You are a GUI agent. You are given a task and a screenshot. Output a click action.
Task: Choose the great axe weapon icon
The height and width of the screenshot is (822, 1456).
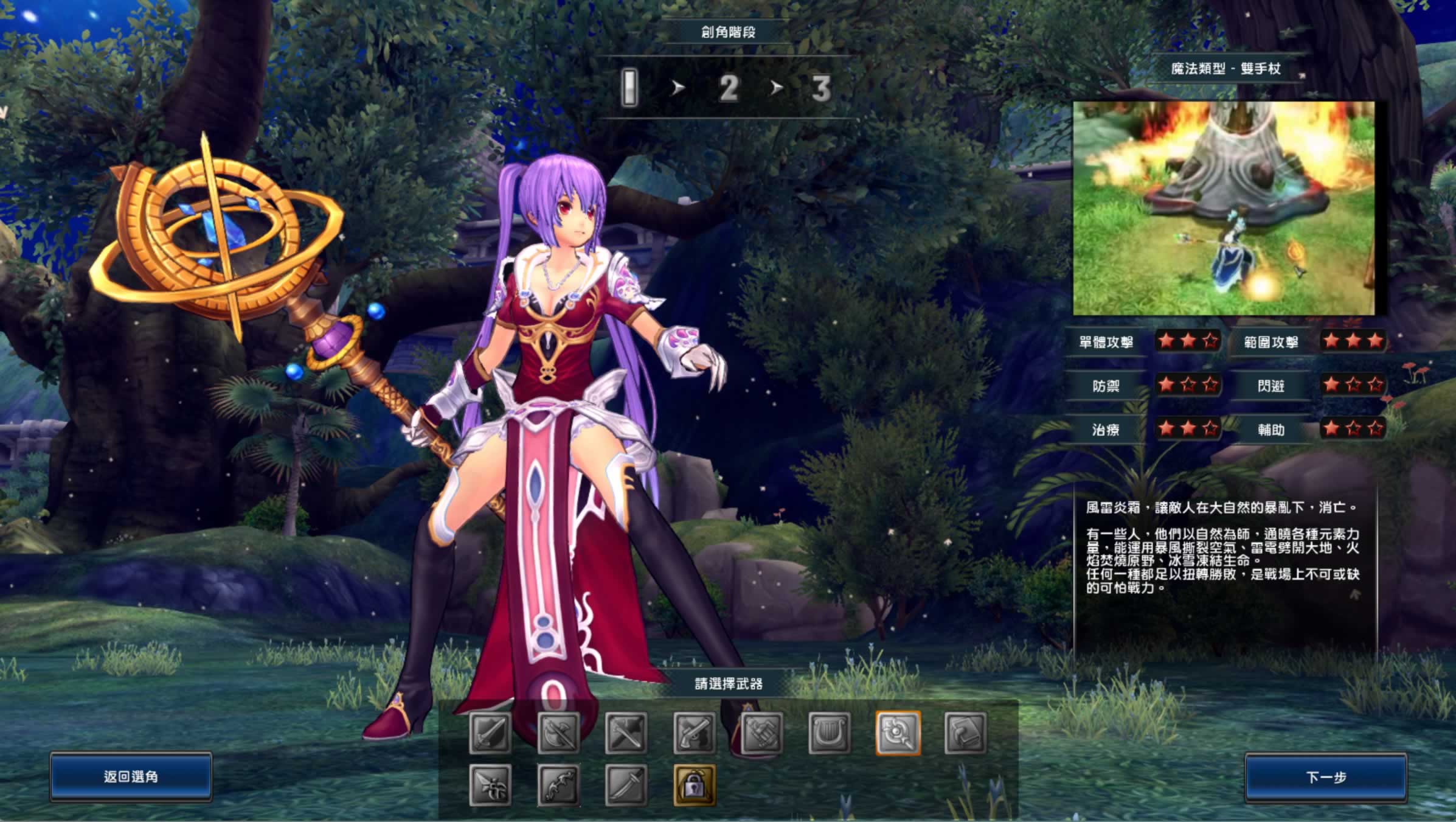(x=558, y=733)
